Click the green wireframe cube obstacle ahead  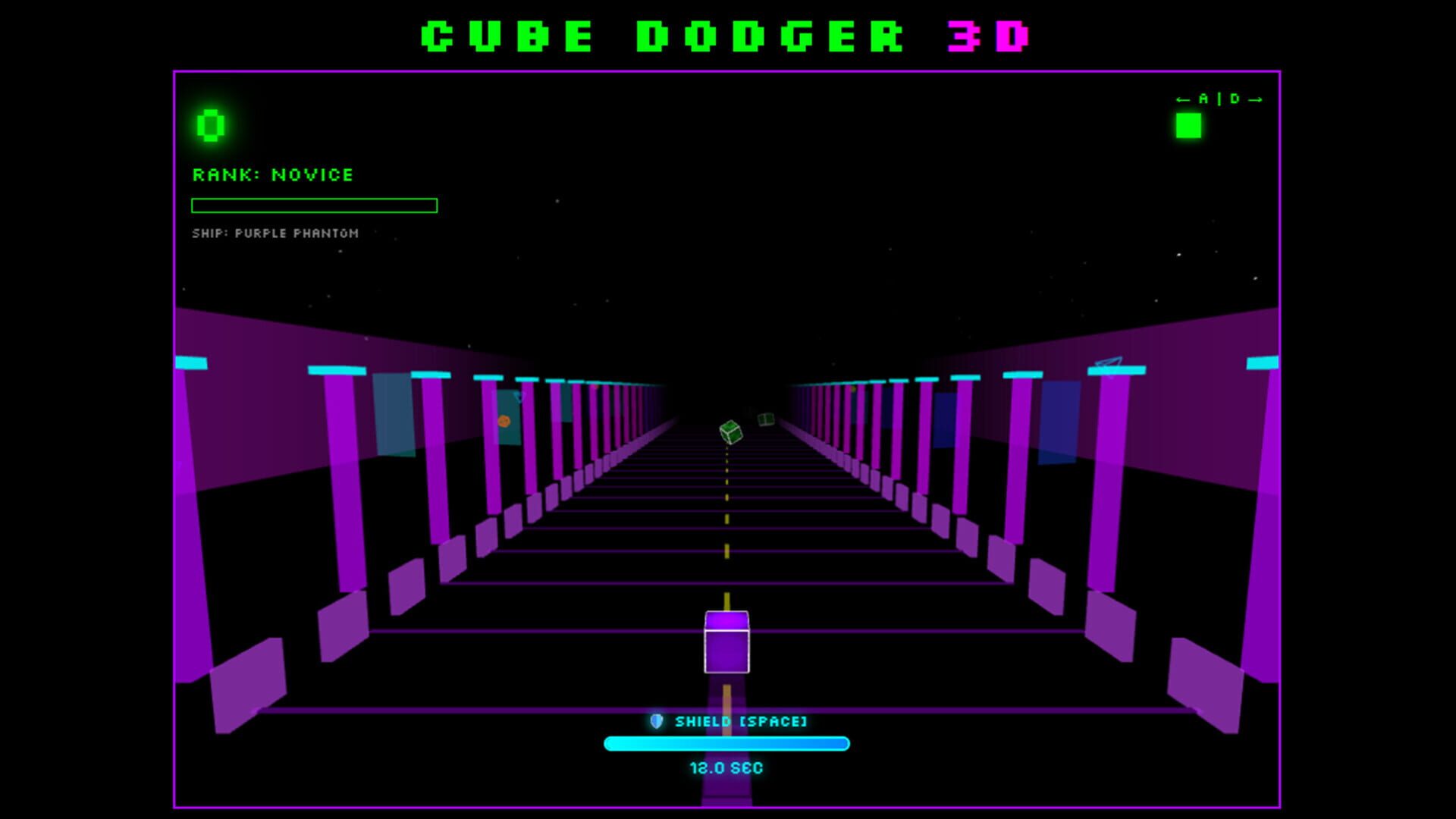[x=730, y=434]
